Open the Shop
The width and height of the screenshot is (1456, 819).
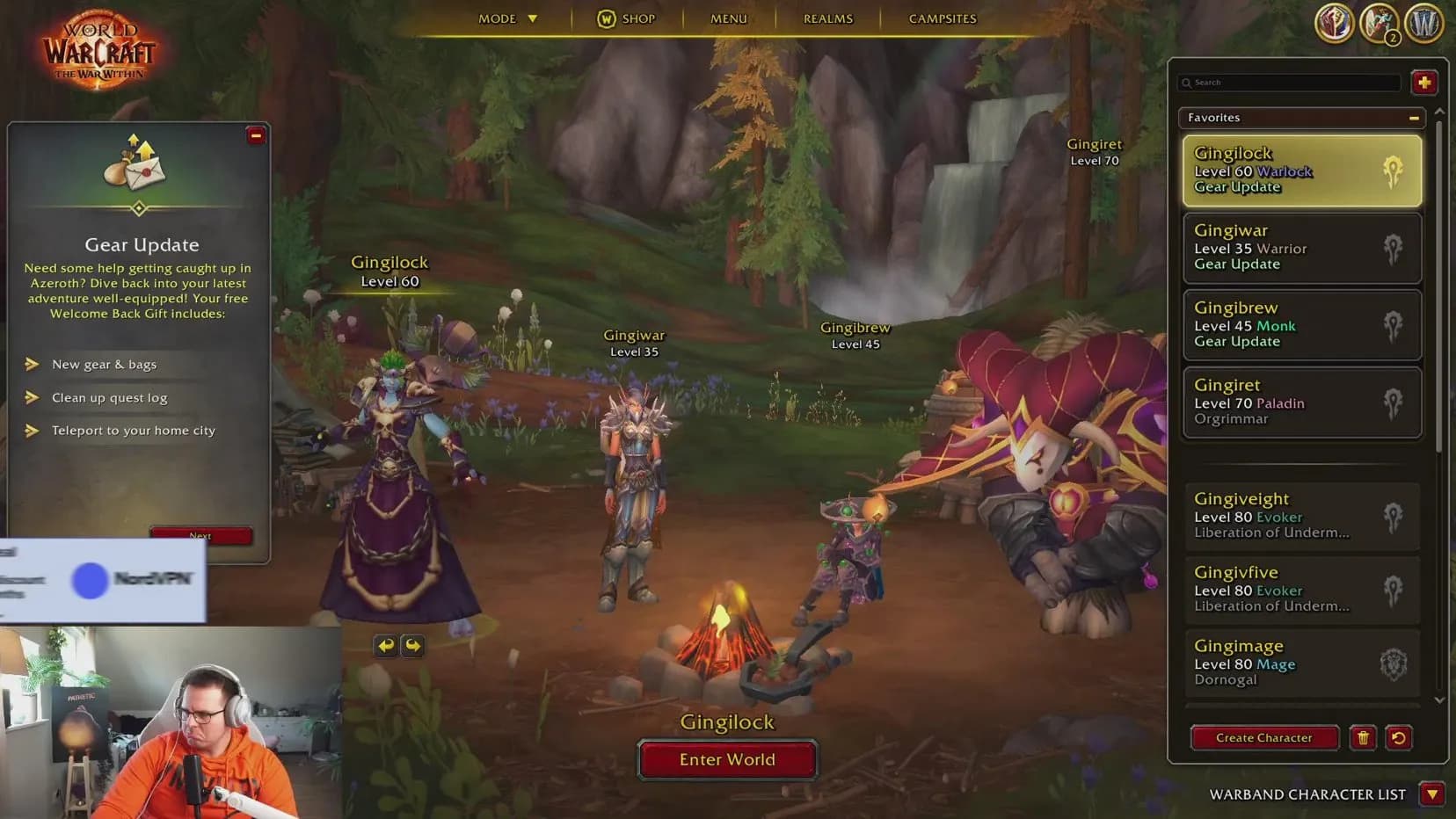pyautogui.click(x=627, y=18)
